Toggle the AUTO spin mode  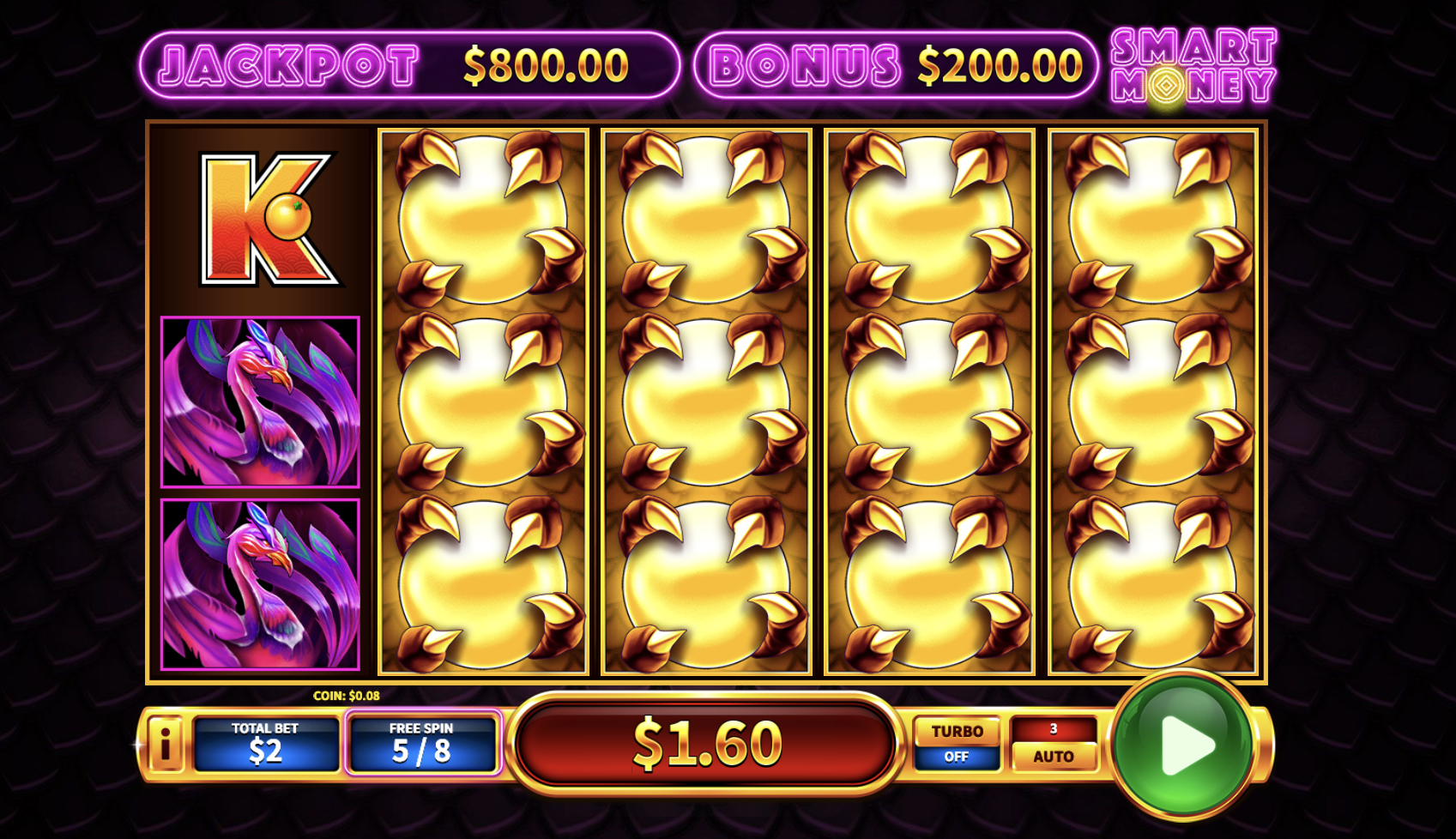[x=1054, y=757]
